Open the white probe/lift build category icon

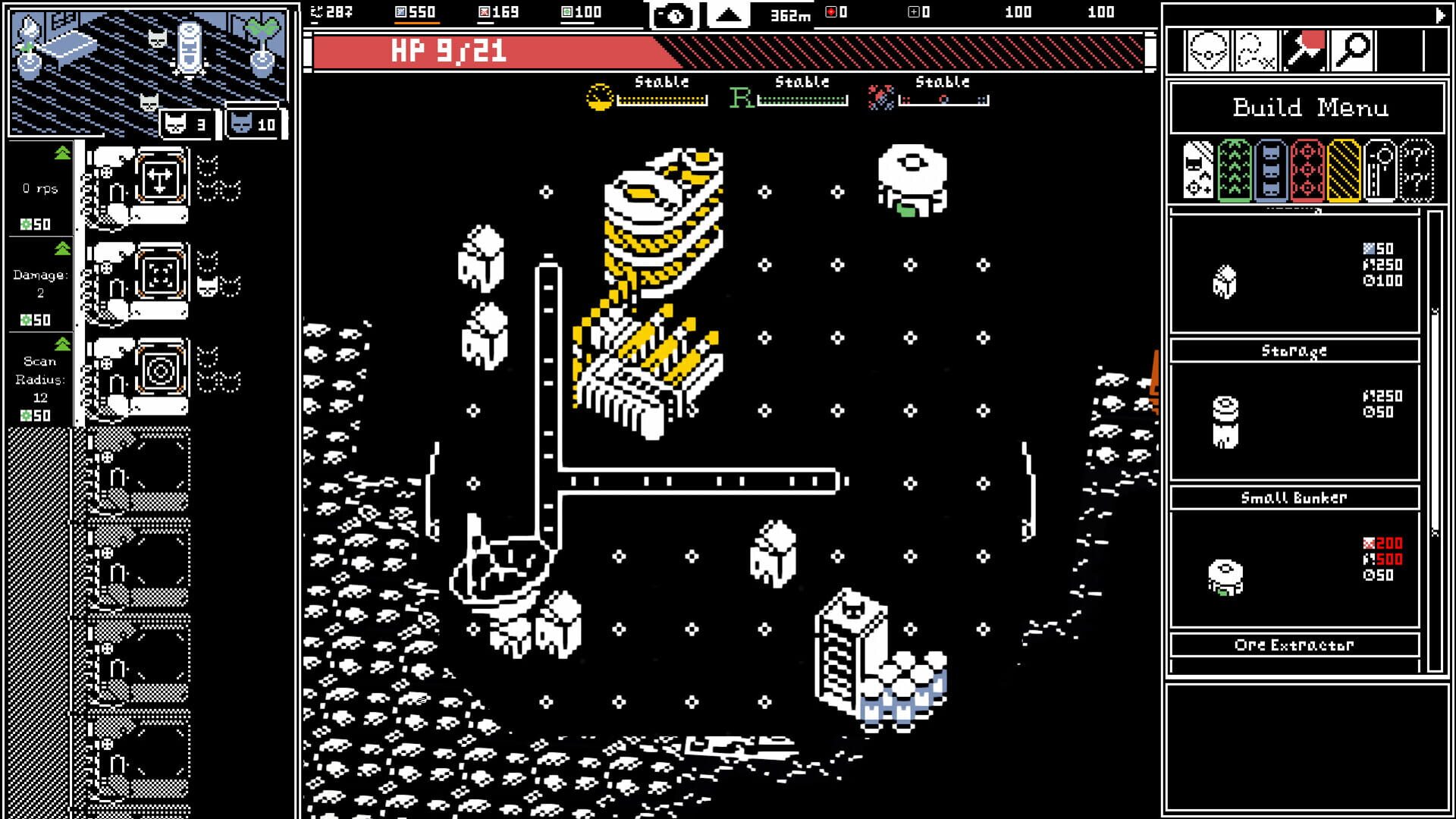[1382, 173]
